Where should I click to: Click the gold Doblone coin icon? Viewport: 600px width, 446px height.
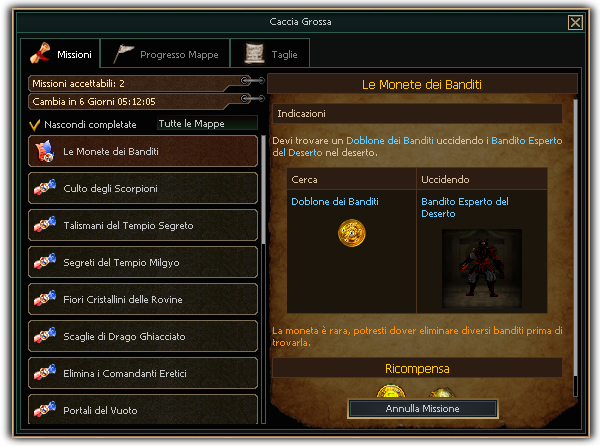point(351,233)
